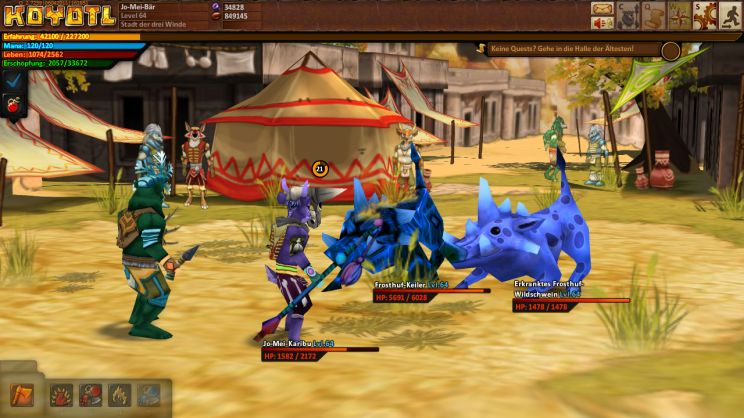744x418 pixels.
Task: Use the blue frost skill
Action: coord(148,395)
